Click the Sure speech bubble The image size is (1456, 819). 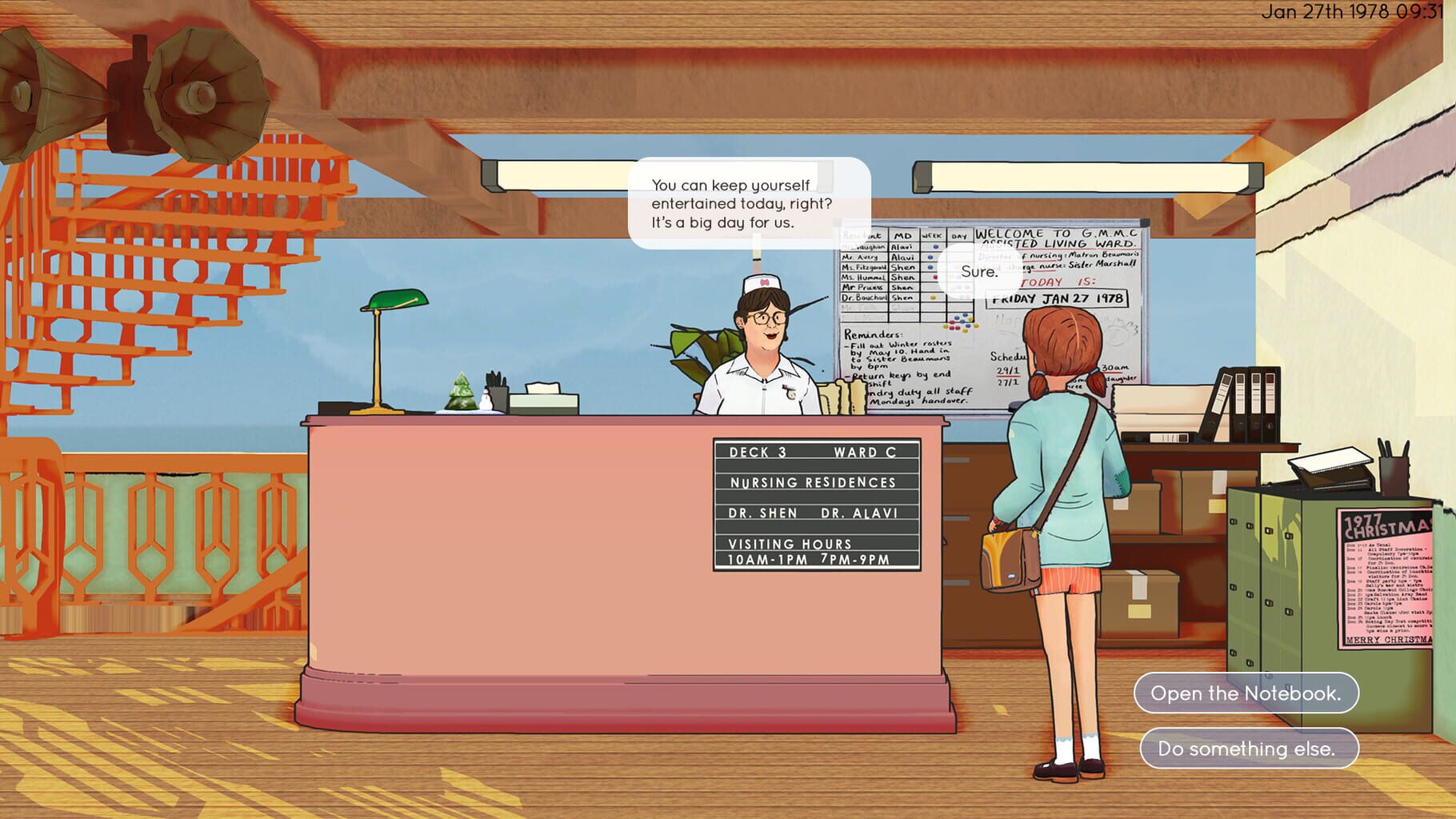pos(978,272)
